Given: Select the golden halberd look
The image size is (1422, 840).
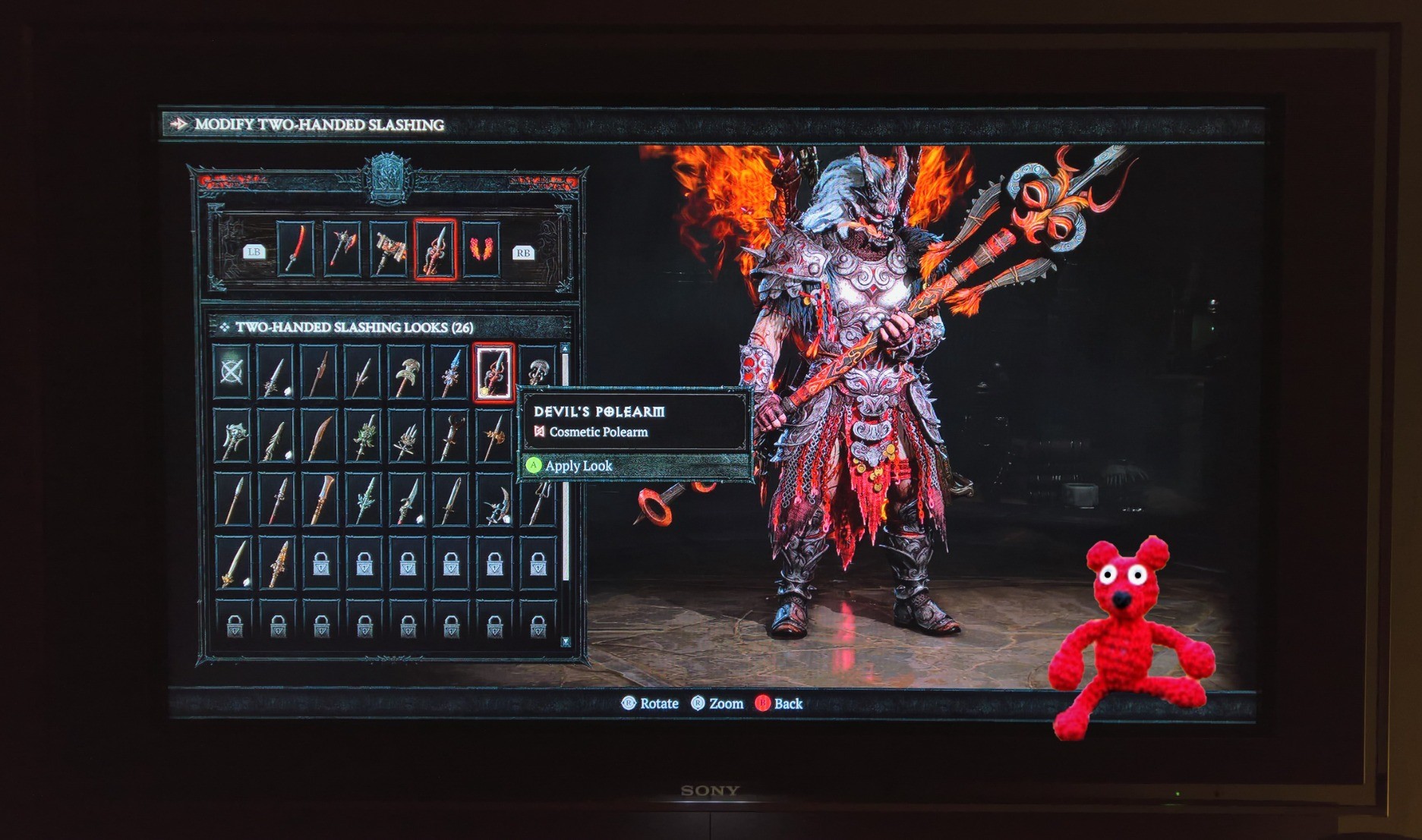Looking at the screenshot, I should [x=493, y=436].
